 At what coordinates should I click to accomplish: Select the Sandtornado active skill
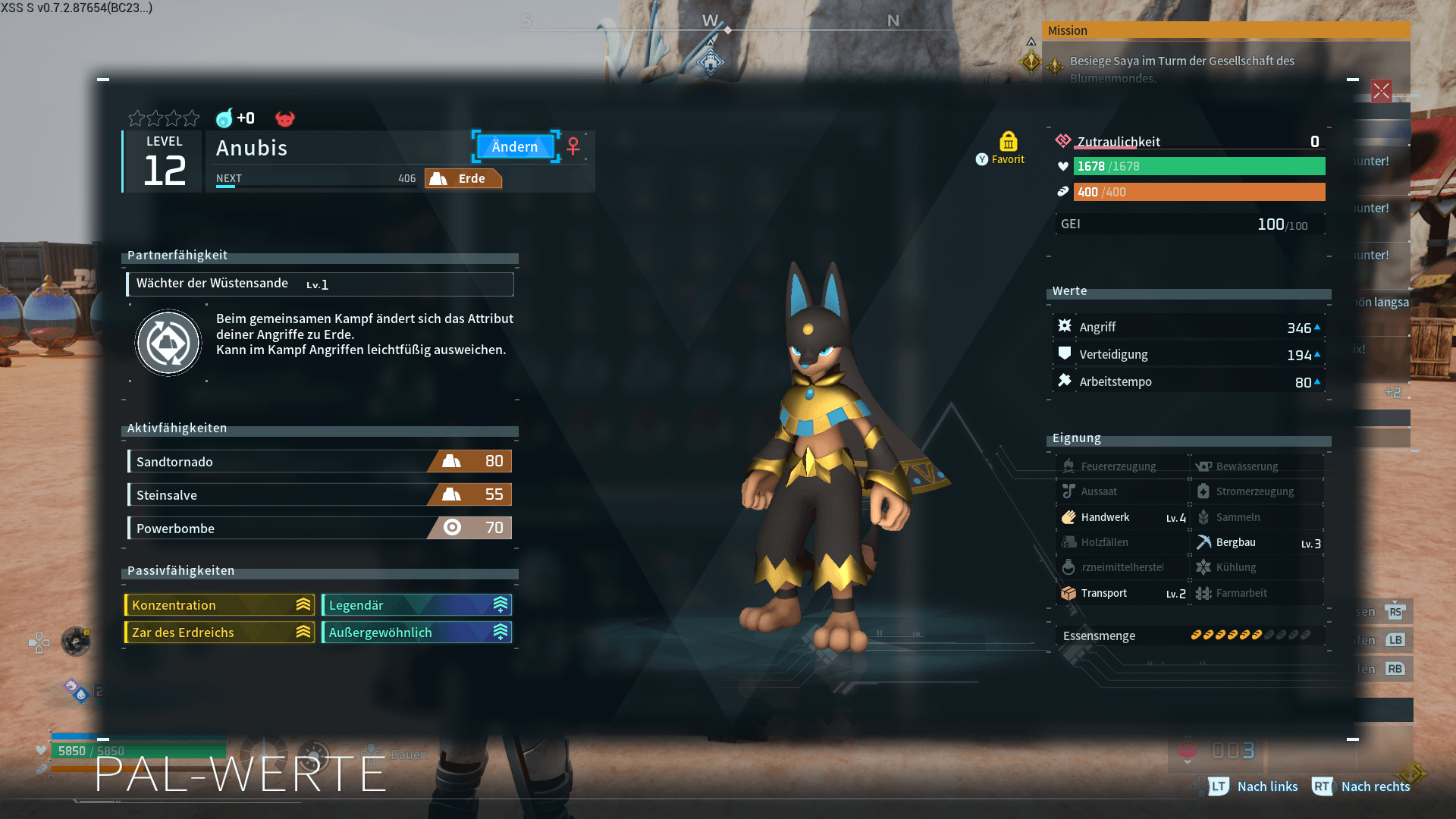coord(319,461)
